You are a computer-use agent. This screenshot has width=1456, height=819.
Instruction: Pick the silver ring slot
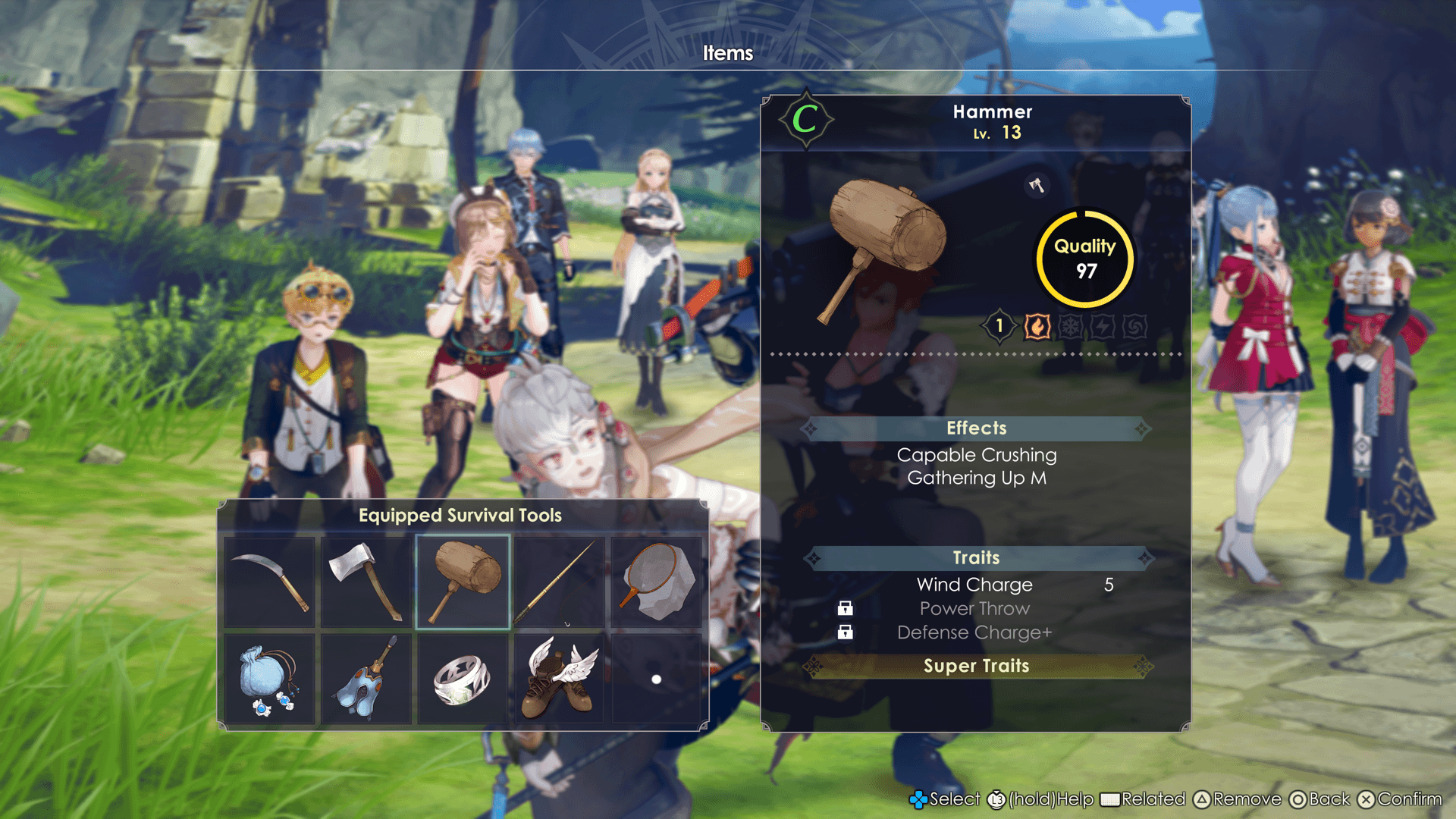coord(463,679)
